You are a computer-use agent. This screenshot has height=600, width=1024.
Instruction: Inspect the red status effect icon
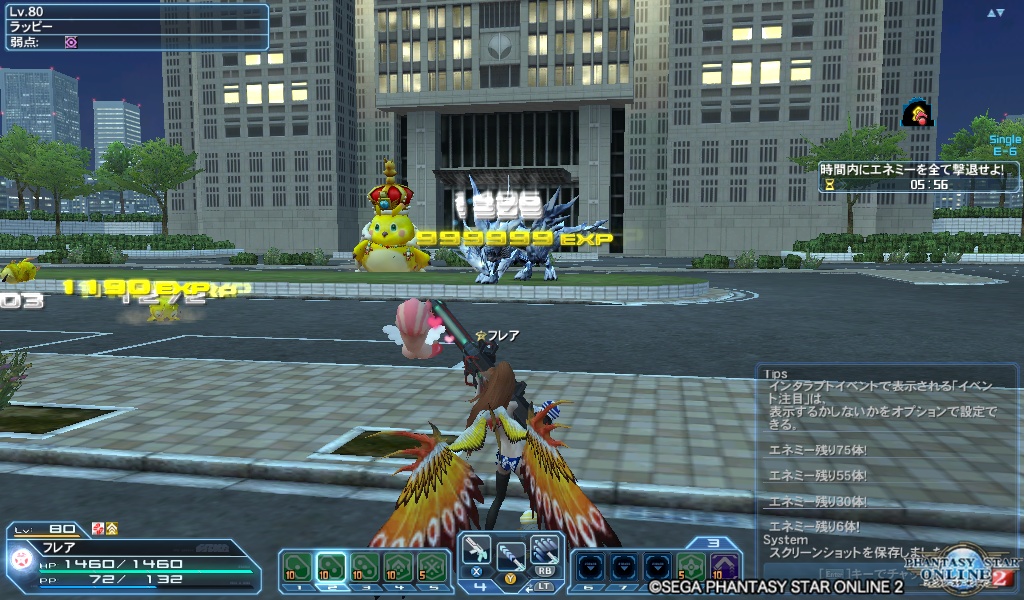[x=97, y=528]
